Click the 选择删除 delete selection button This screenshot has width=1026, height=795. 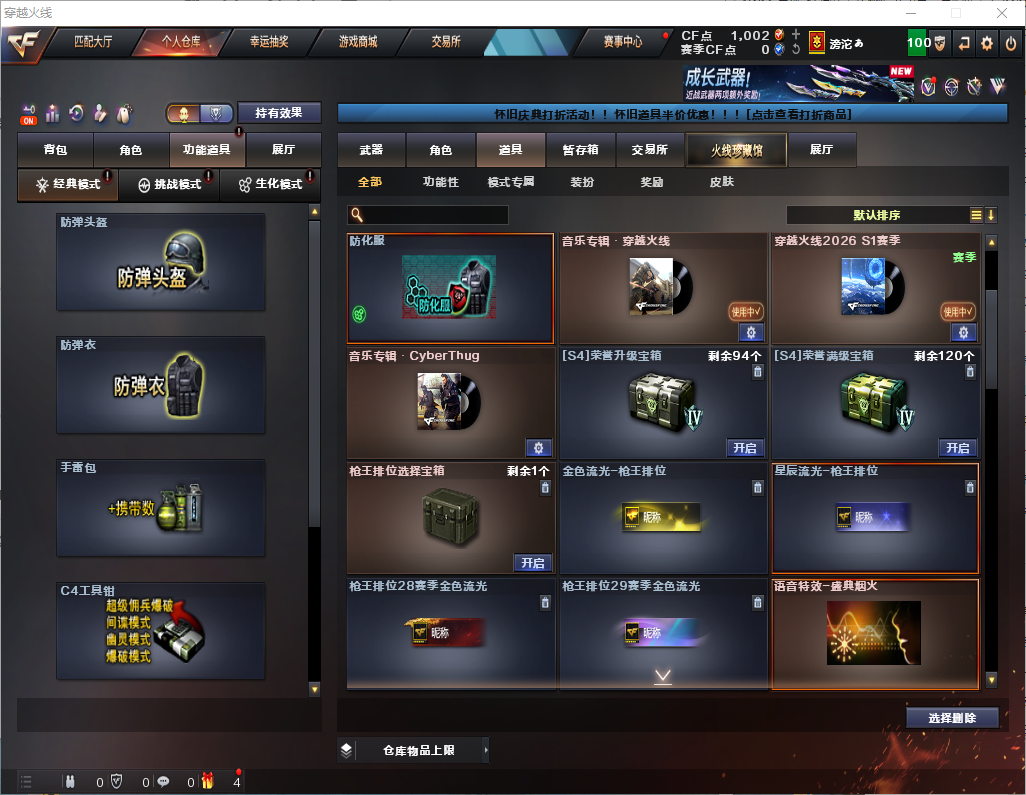[951, 718]
